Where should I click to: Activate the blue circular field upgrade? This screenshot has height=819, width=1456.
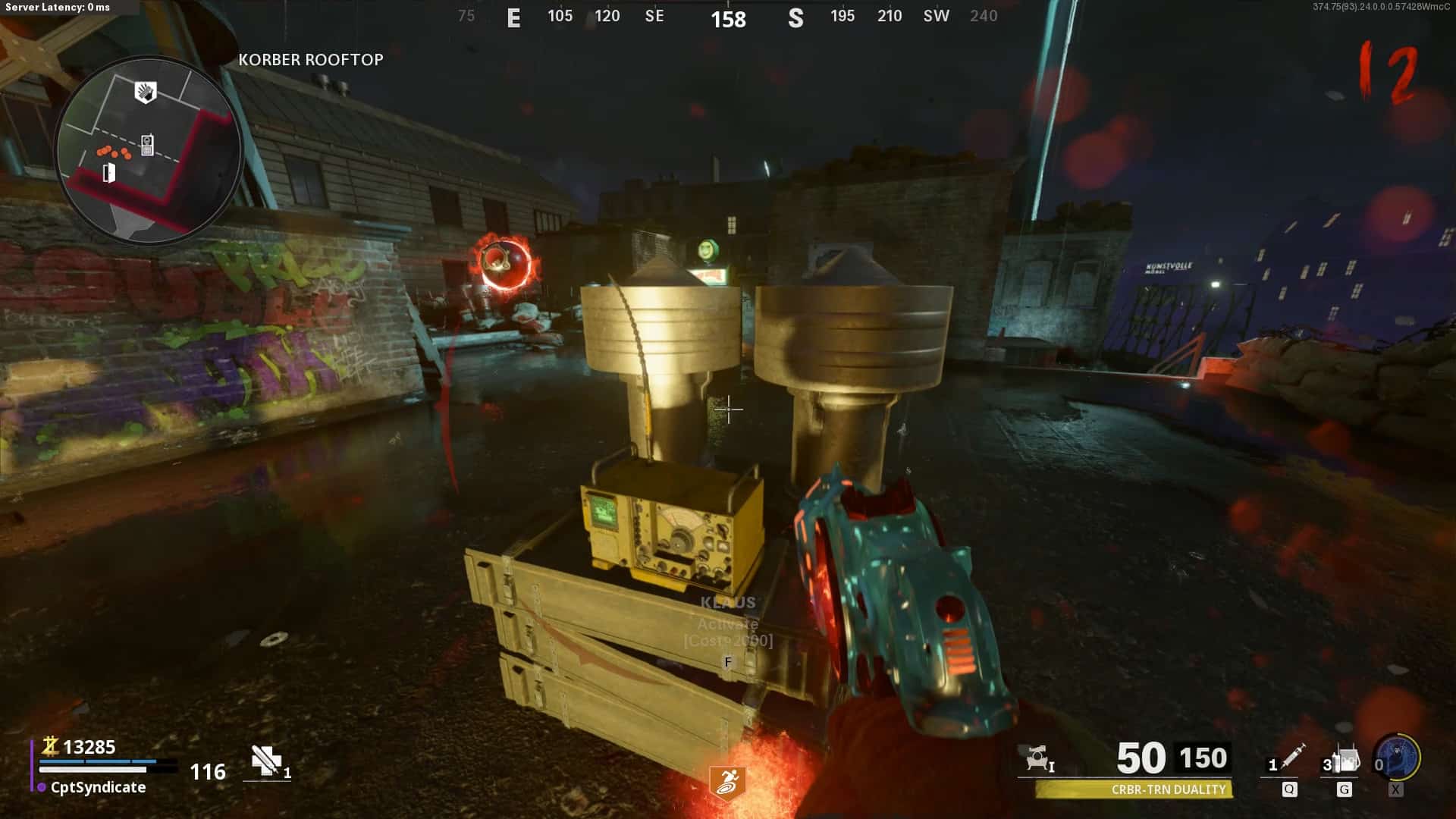[x=1398, y=757]
